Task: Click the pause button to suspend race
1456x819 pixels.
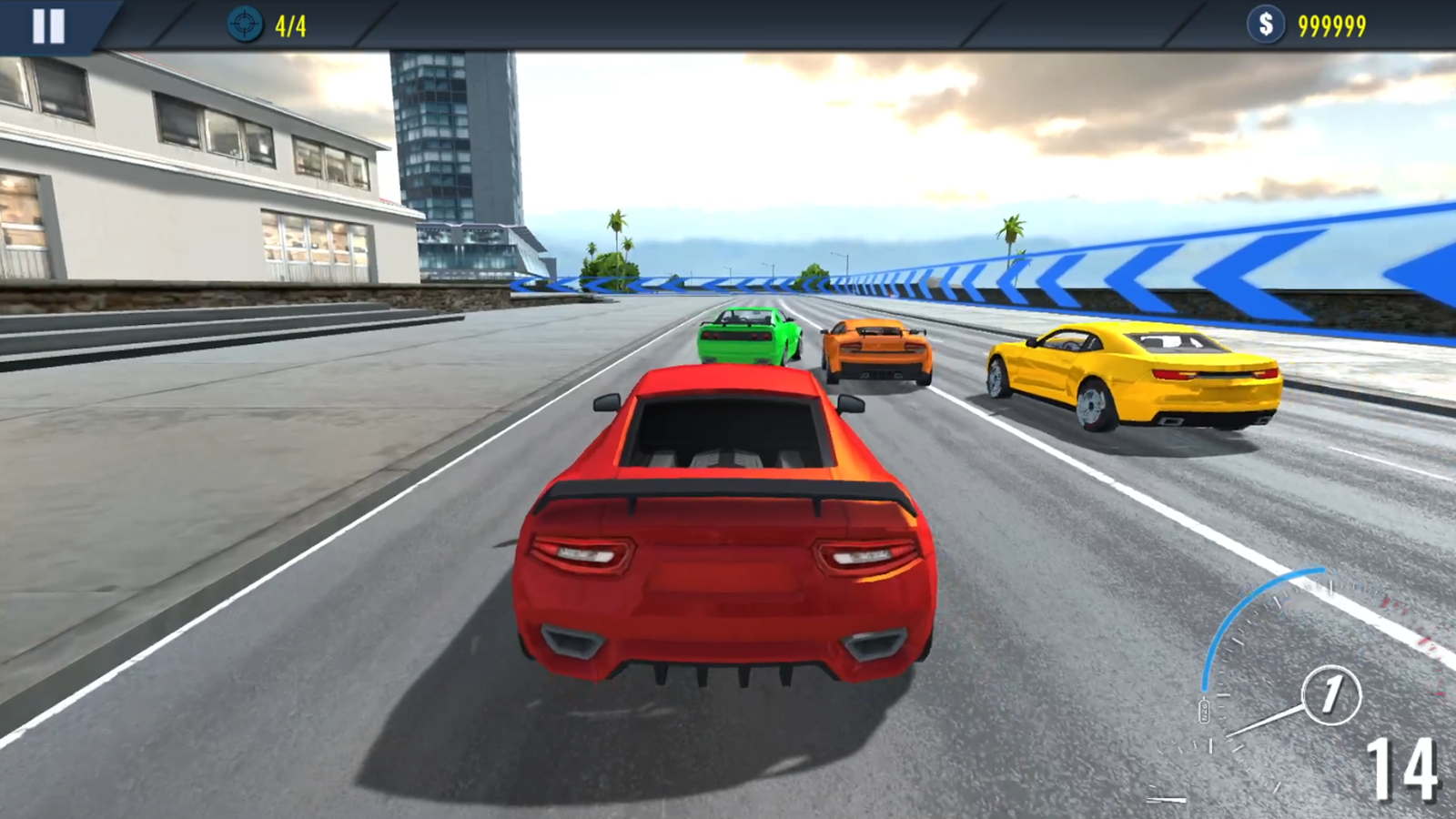Action: coord(50,25)
